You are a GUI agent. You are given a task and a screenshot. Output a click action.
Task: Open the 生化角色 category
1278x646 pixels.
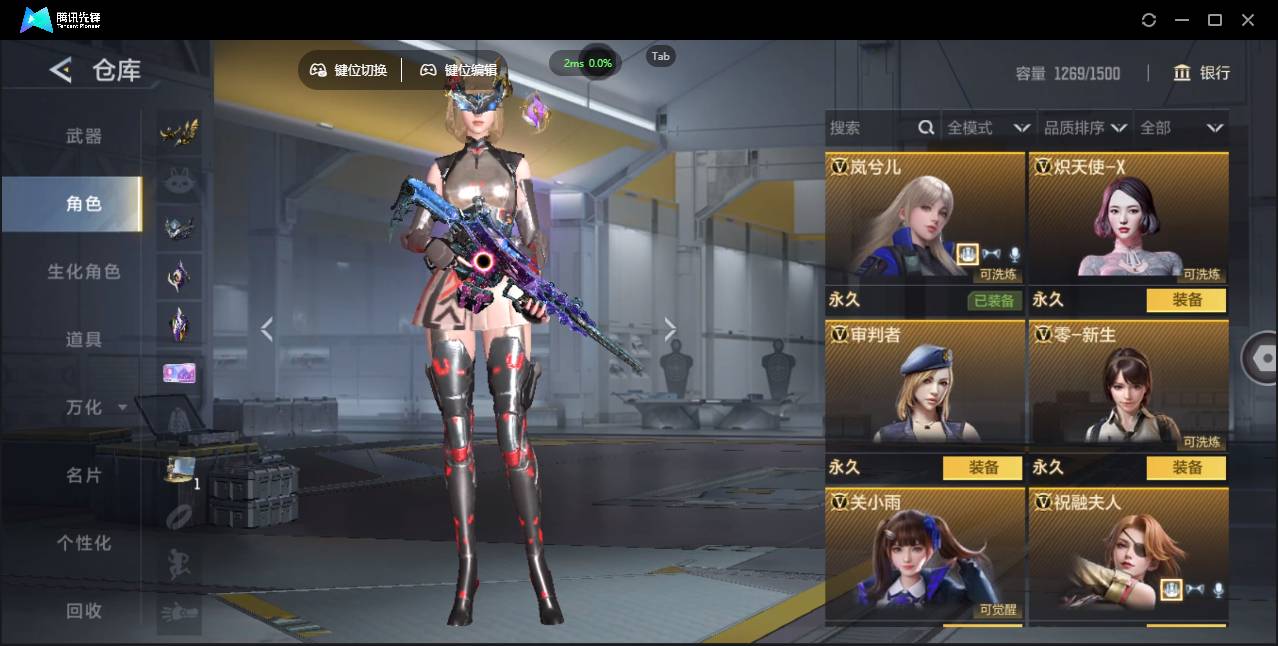tap(84, 272)
